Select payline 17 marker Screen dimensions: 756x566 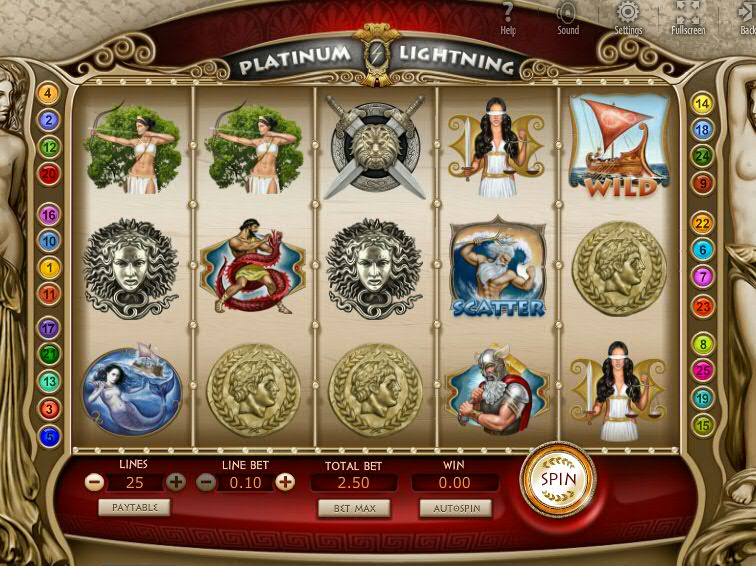point(48,327)
